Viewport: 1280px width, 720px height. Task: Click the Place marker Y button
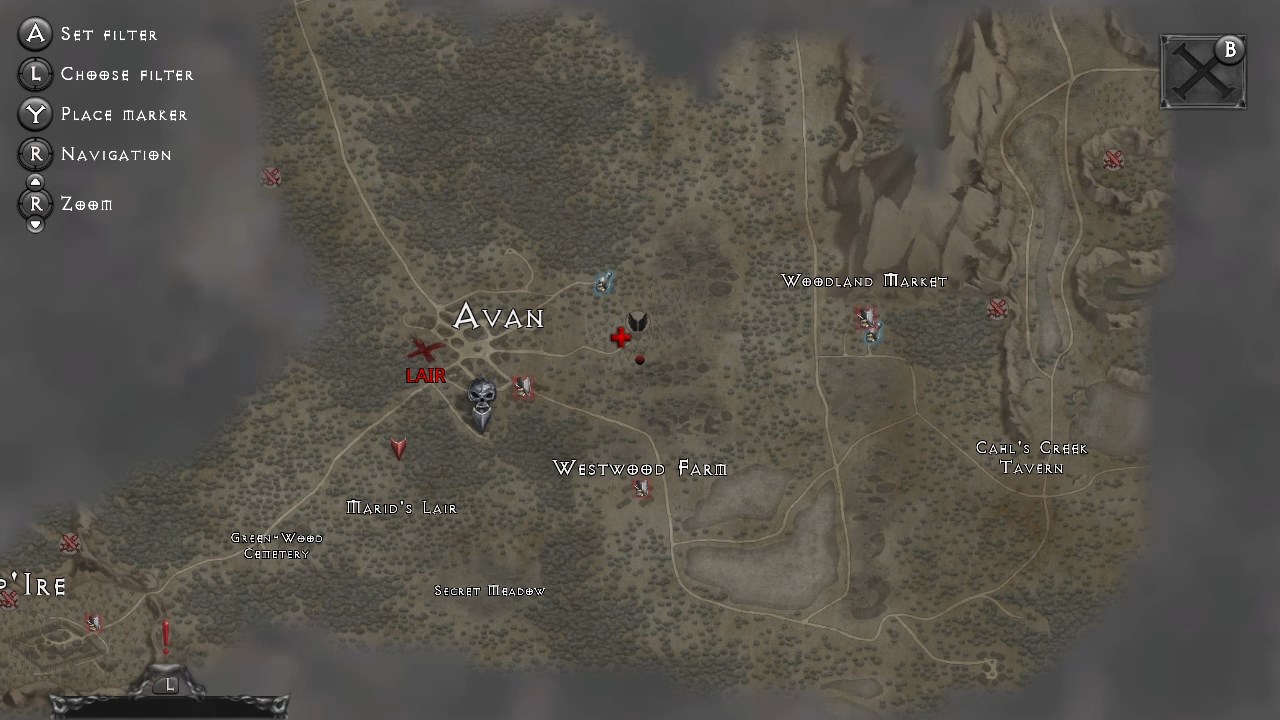coord(35,114)
